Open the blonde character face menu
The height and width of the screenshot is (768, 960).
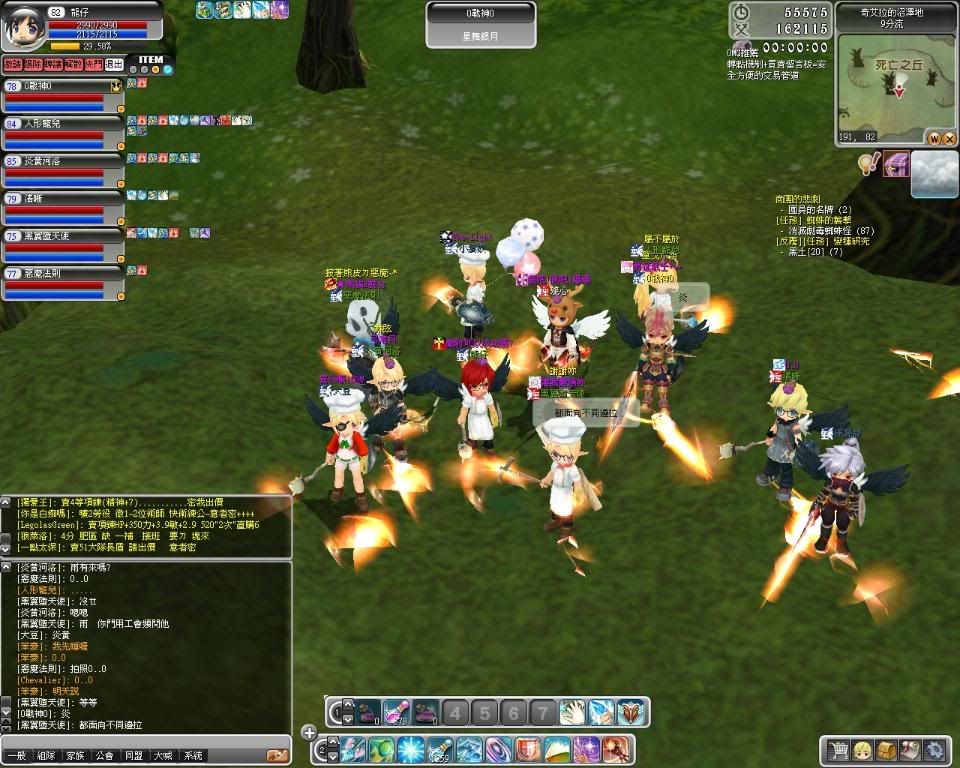(862, 749)
